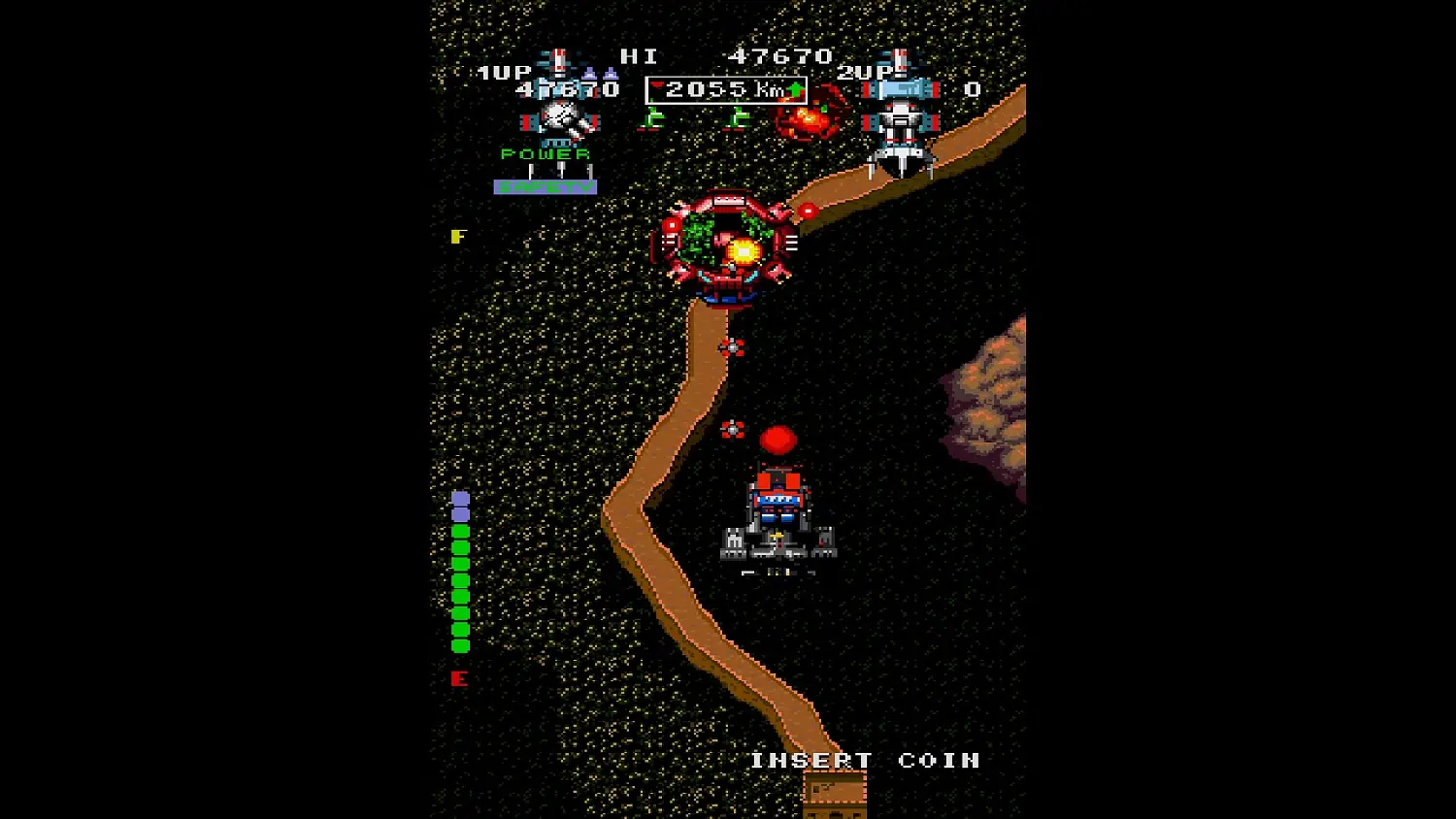Click the red E marker below the fuel gauge
The image size is (1456, 819).
459,679
